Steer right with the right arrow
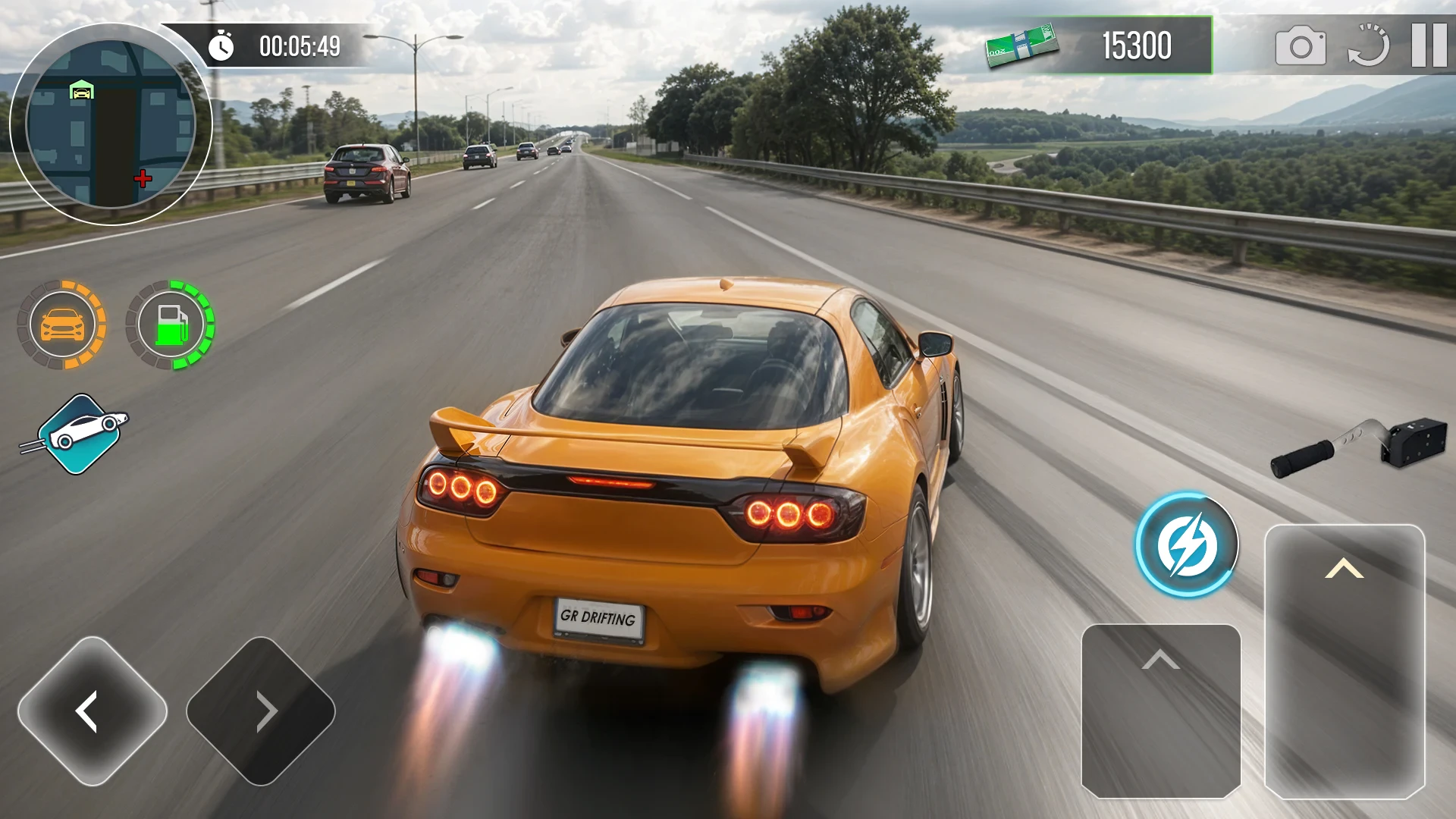This screenshot has height=819, width=1456. coord(261,711)
